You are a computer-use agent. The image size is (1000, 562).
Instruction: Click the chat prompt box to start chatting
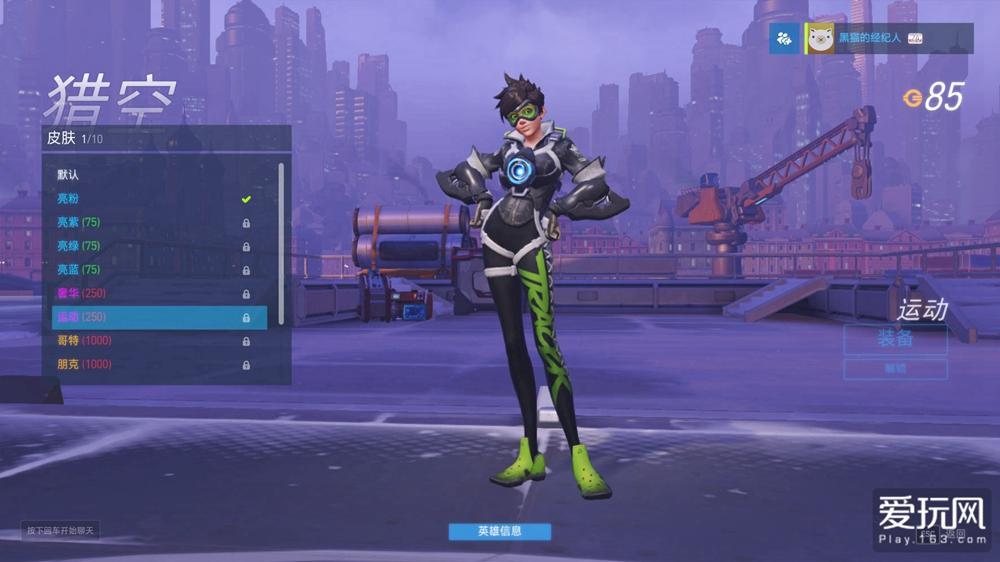[61, 530]
